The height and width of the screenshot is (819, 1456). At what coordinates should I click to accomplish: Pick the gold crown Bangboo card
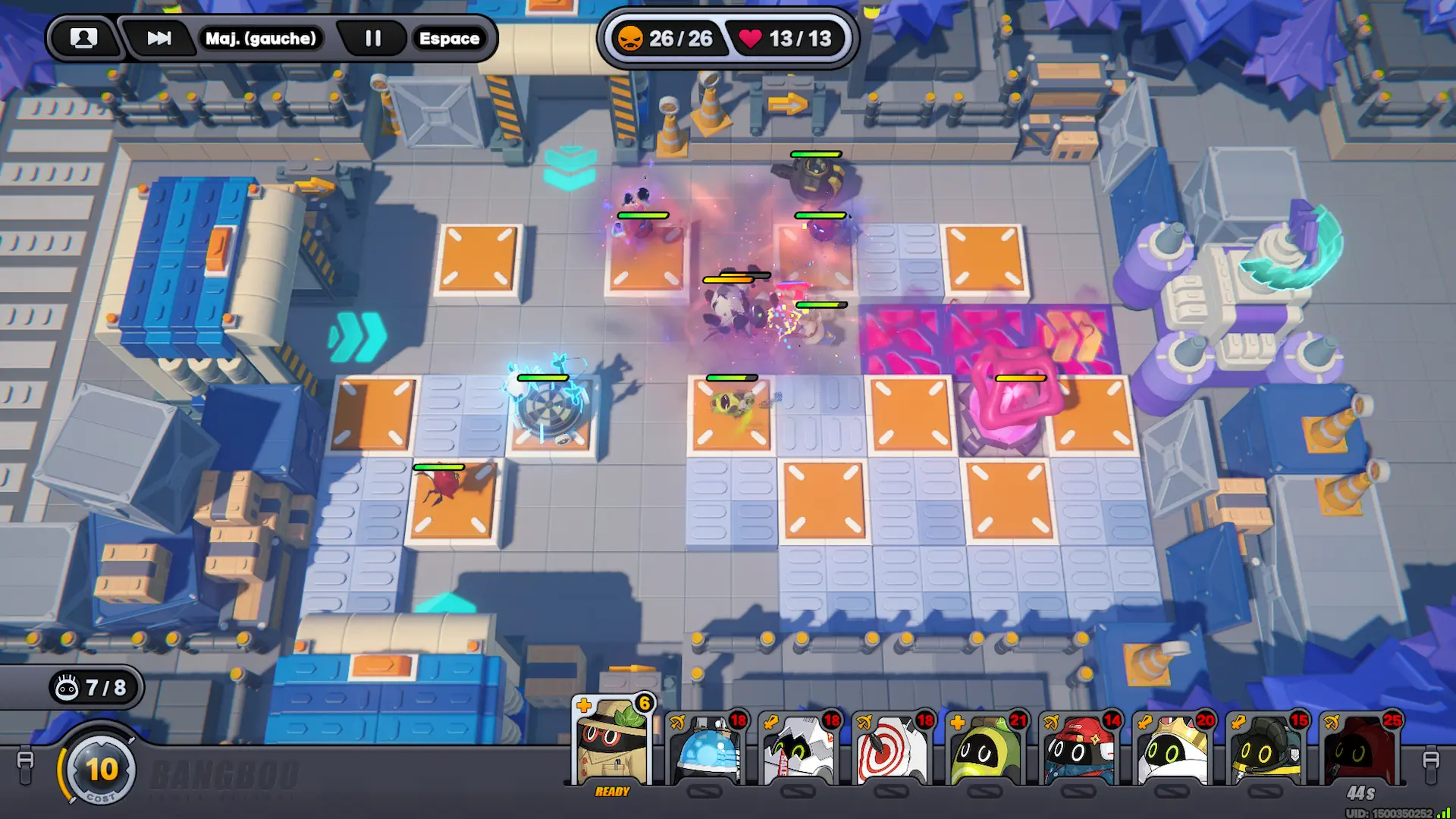coord(1172,751)
